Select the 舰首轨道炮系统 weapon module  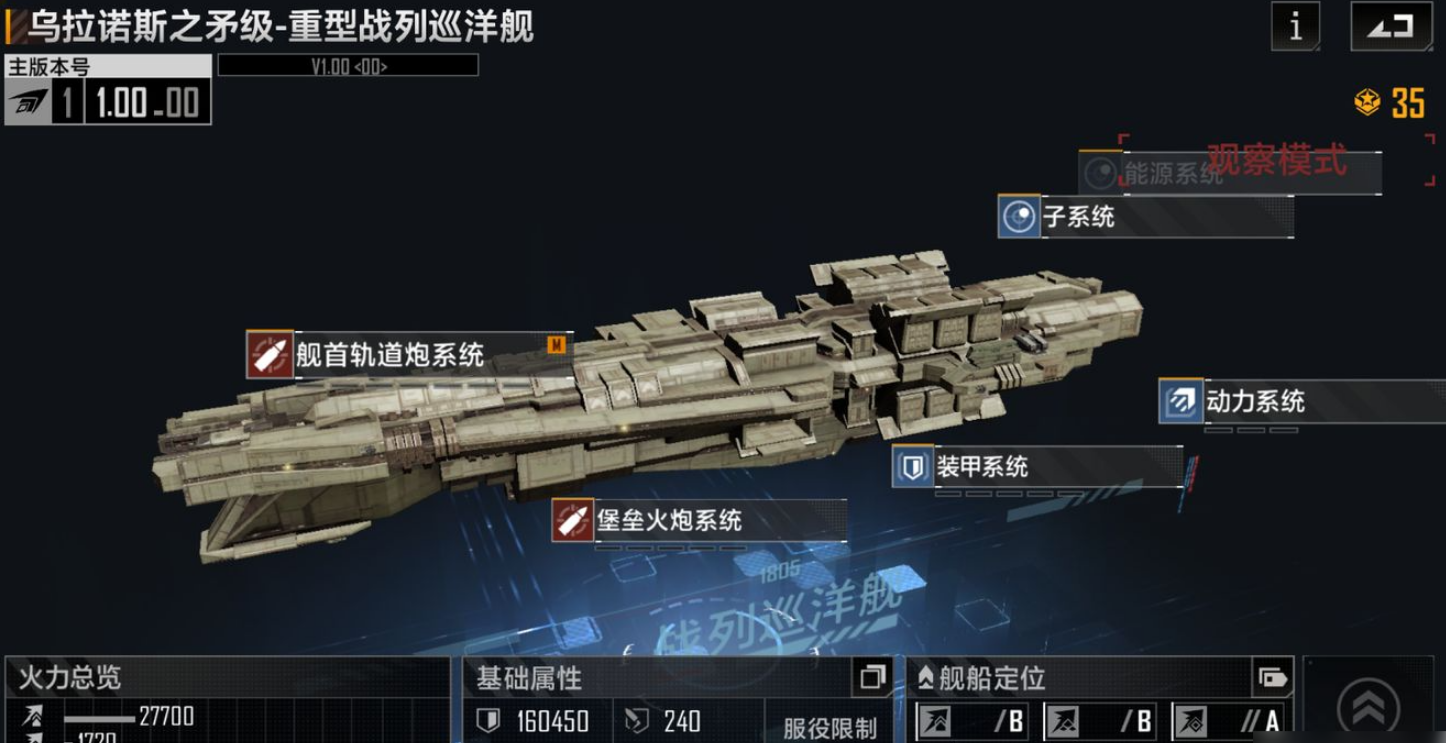pyautogui.click(x=390, y=354)
